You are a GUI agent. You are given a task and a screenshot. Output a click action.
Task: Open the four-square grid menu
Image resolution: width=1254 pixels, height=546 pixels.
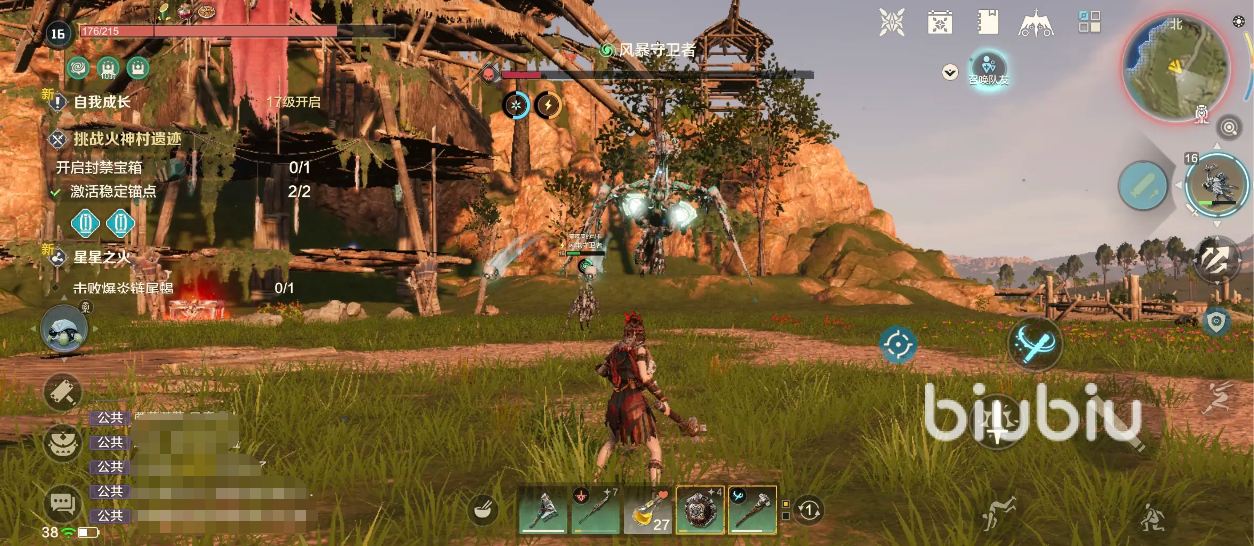pos(1089,22)
